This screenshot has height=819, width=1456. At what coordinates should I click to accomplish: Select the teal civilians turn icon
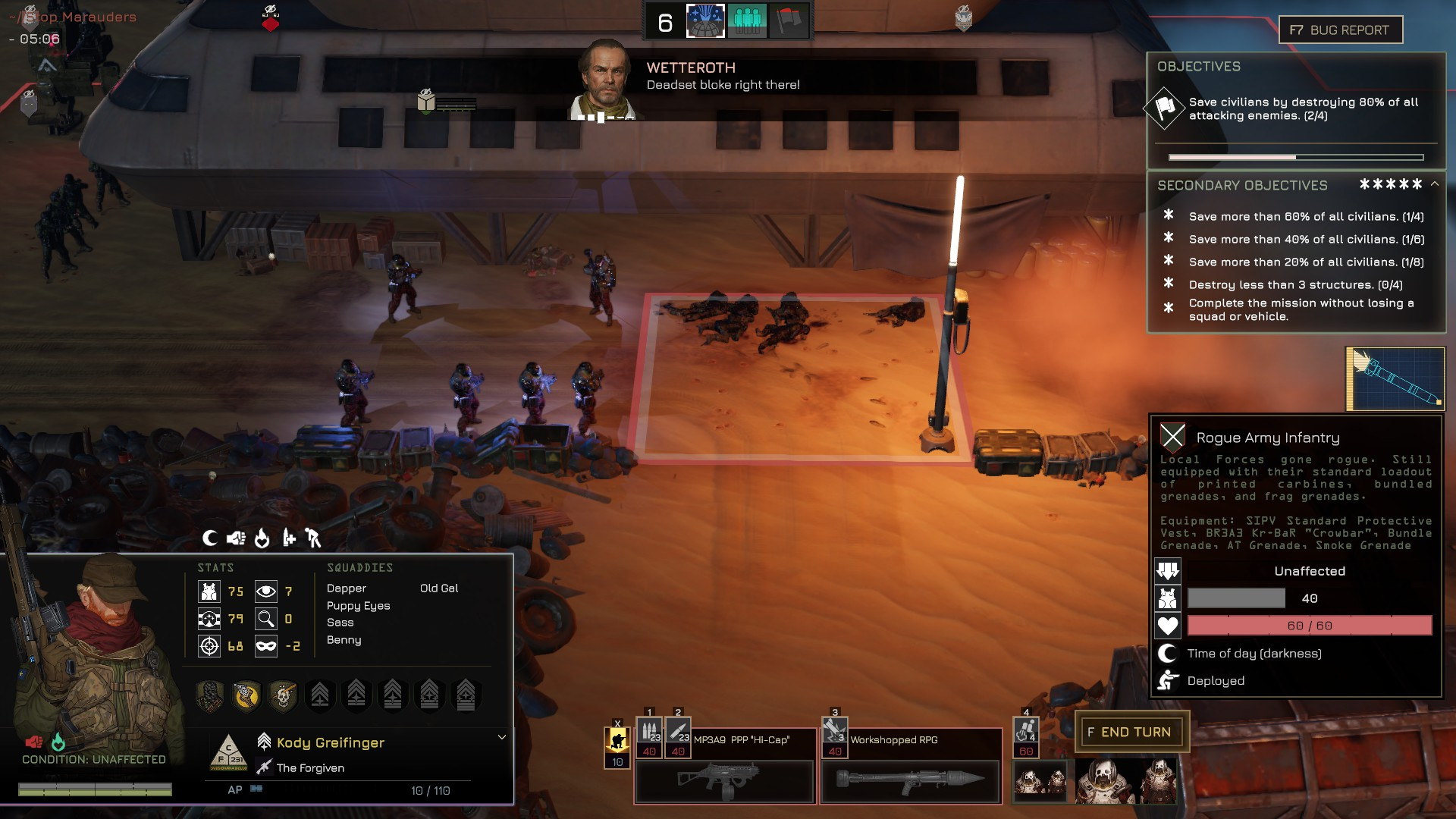747,21
